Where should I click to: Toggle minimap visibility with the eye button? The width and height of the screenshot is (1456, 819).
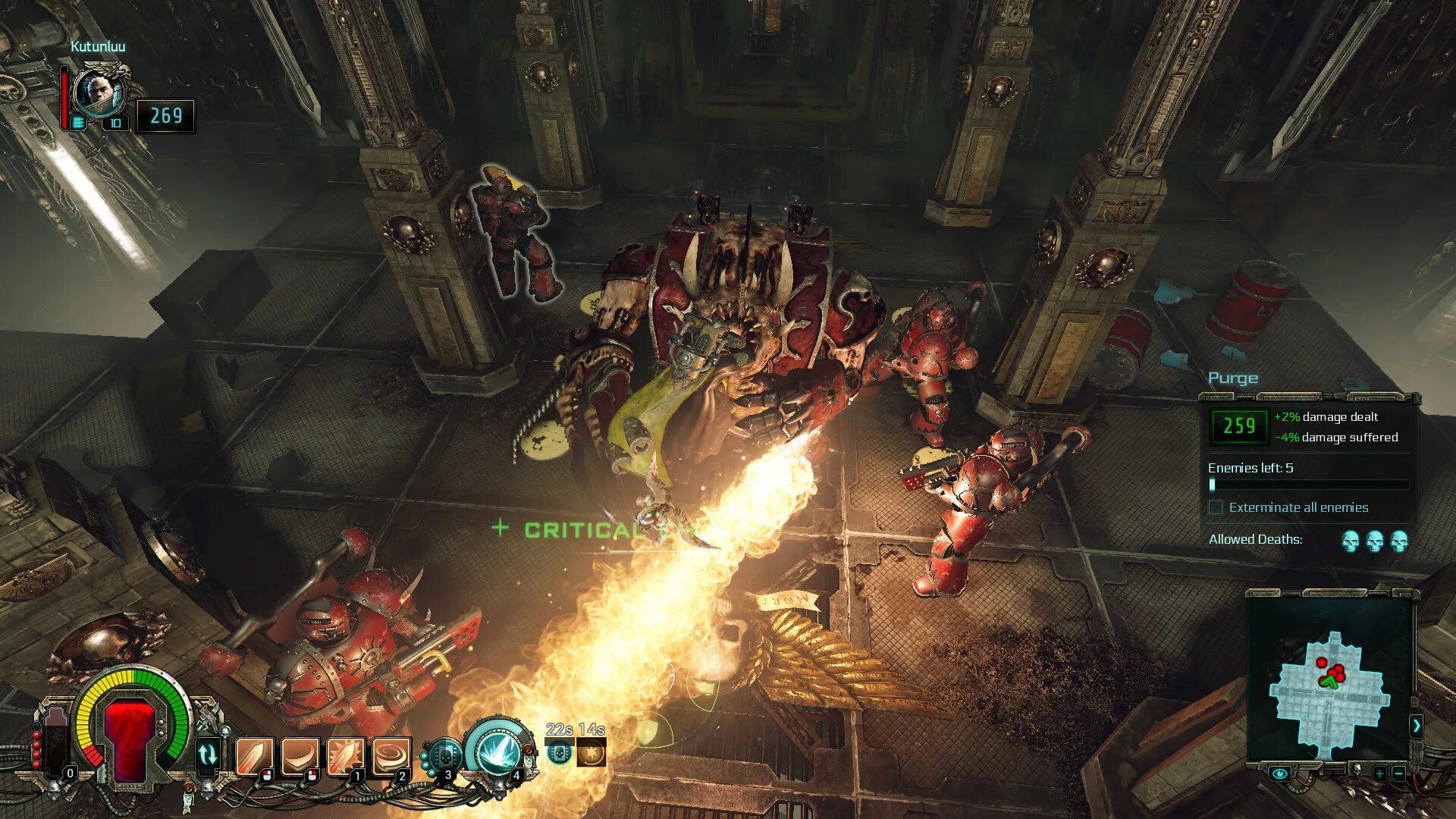(x=1280, y=773)
